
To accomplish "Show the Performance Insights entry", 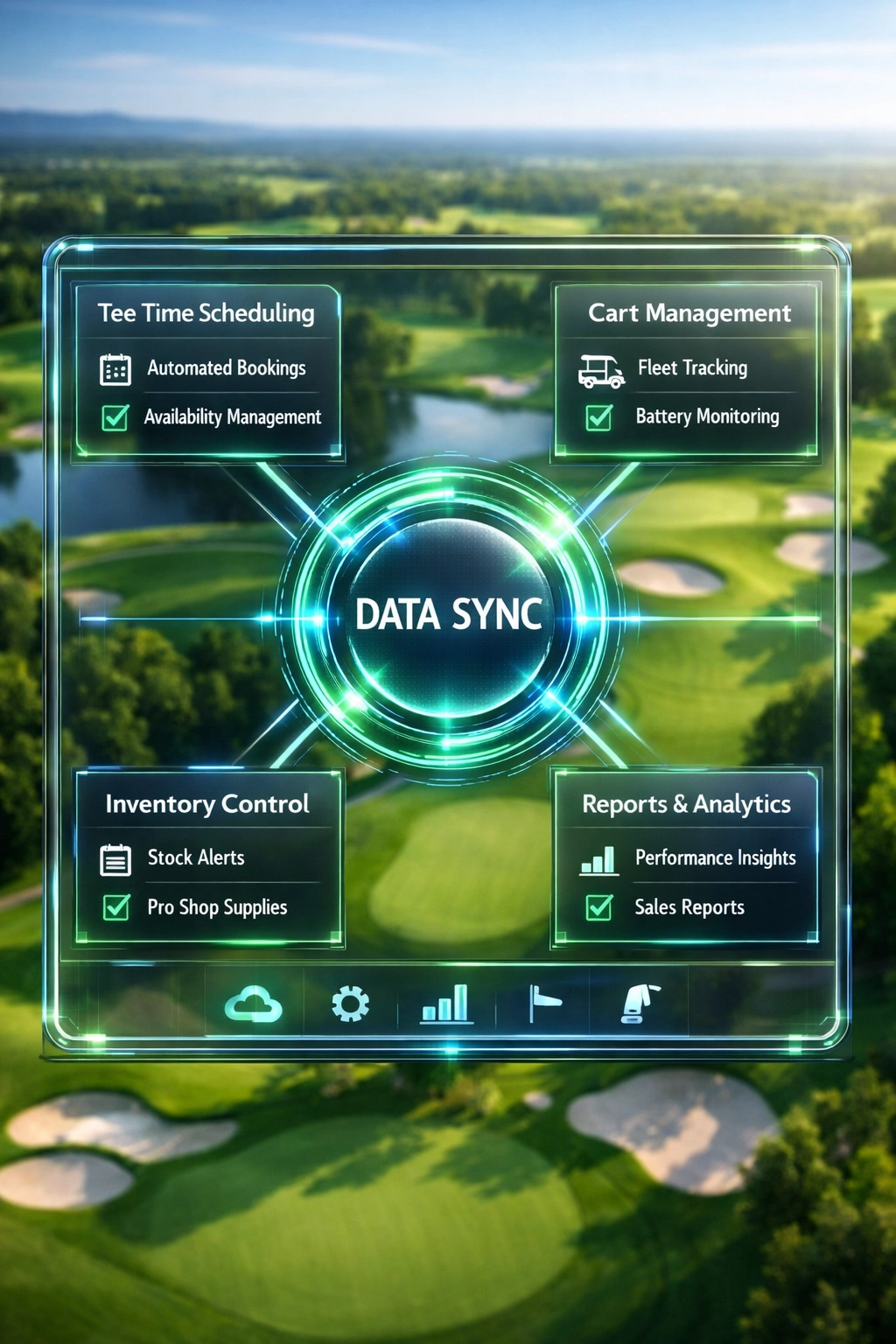I will click(714, 858).
